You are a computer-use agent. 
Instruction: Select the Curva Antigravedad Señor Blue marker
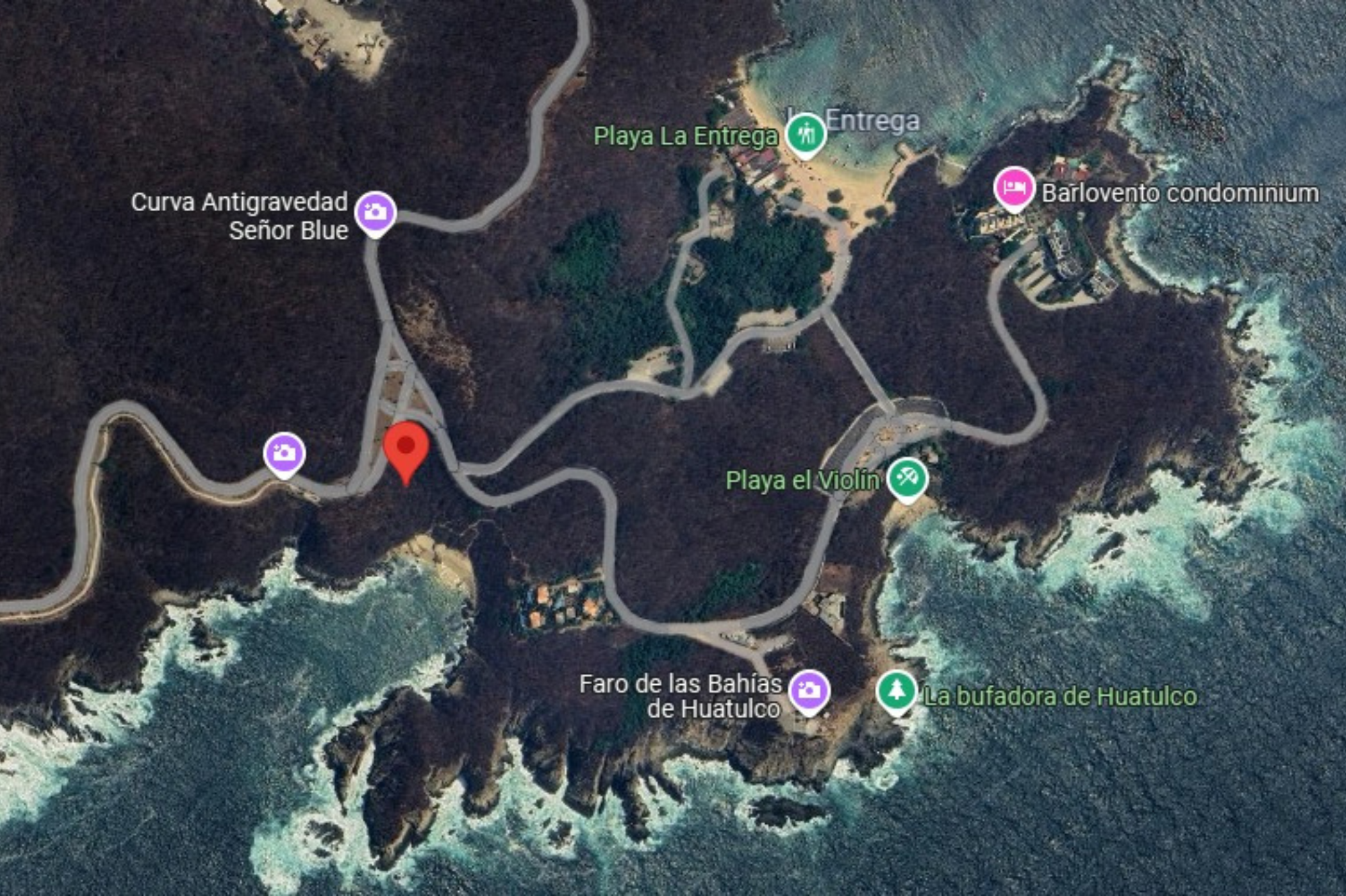[x=376, y=212]
